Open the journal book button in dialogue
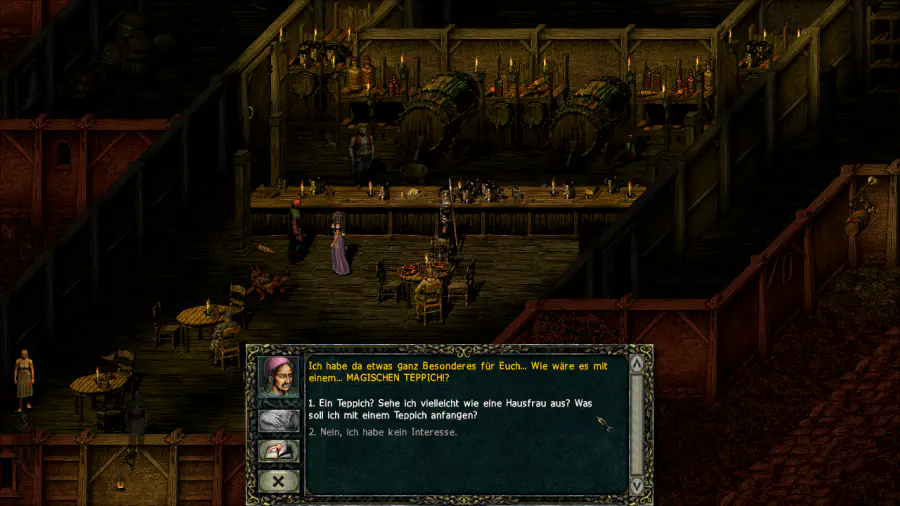This screenshot has height=506, width=900. [x=278, y=451]
